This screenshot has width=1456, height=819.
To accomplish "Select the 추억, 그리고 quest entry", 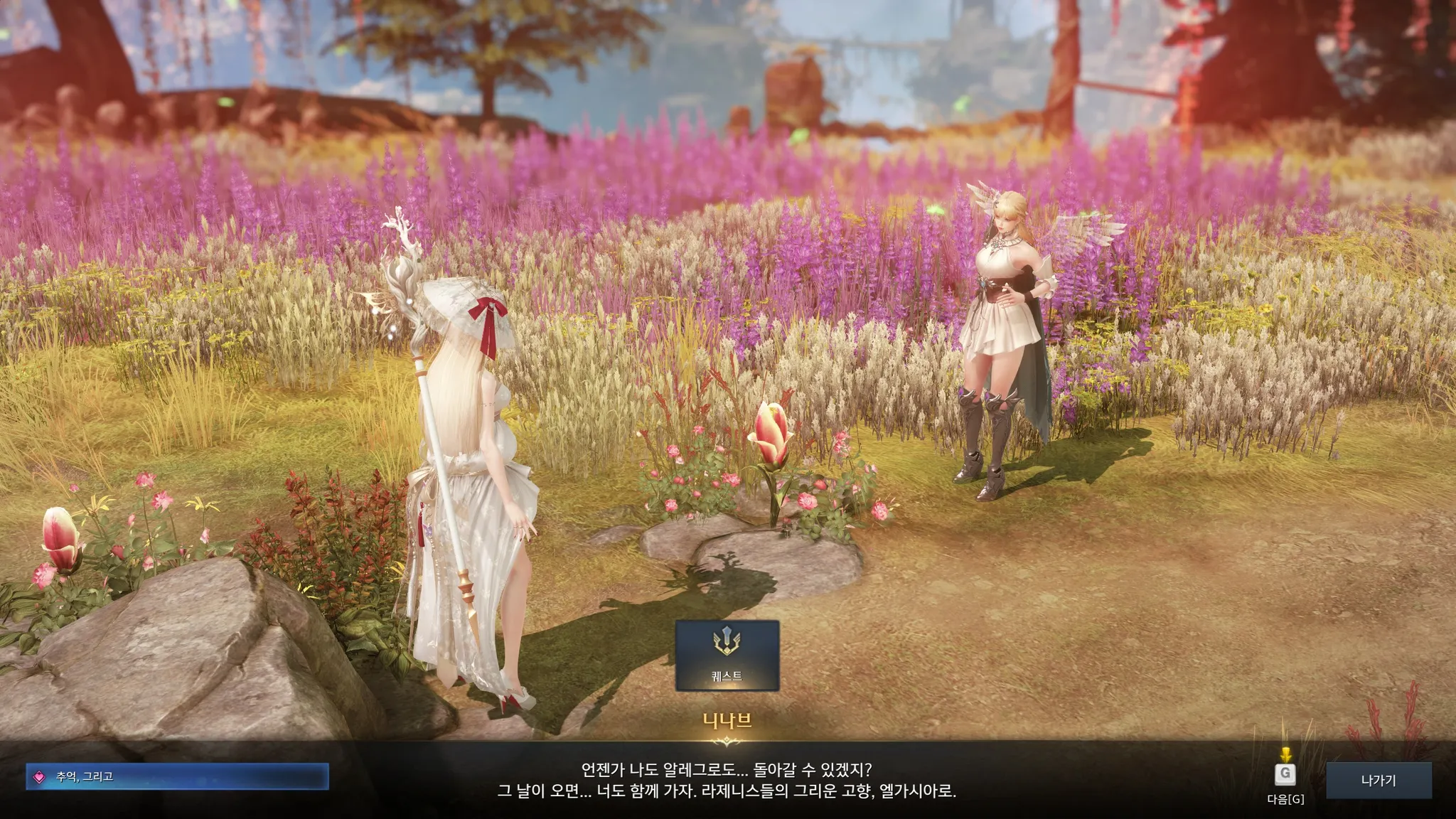I will (x=177, y=777).
